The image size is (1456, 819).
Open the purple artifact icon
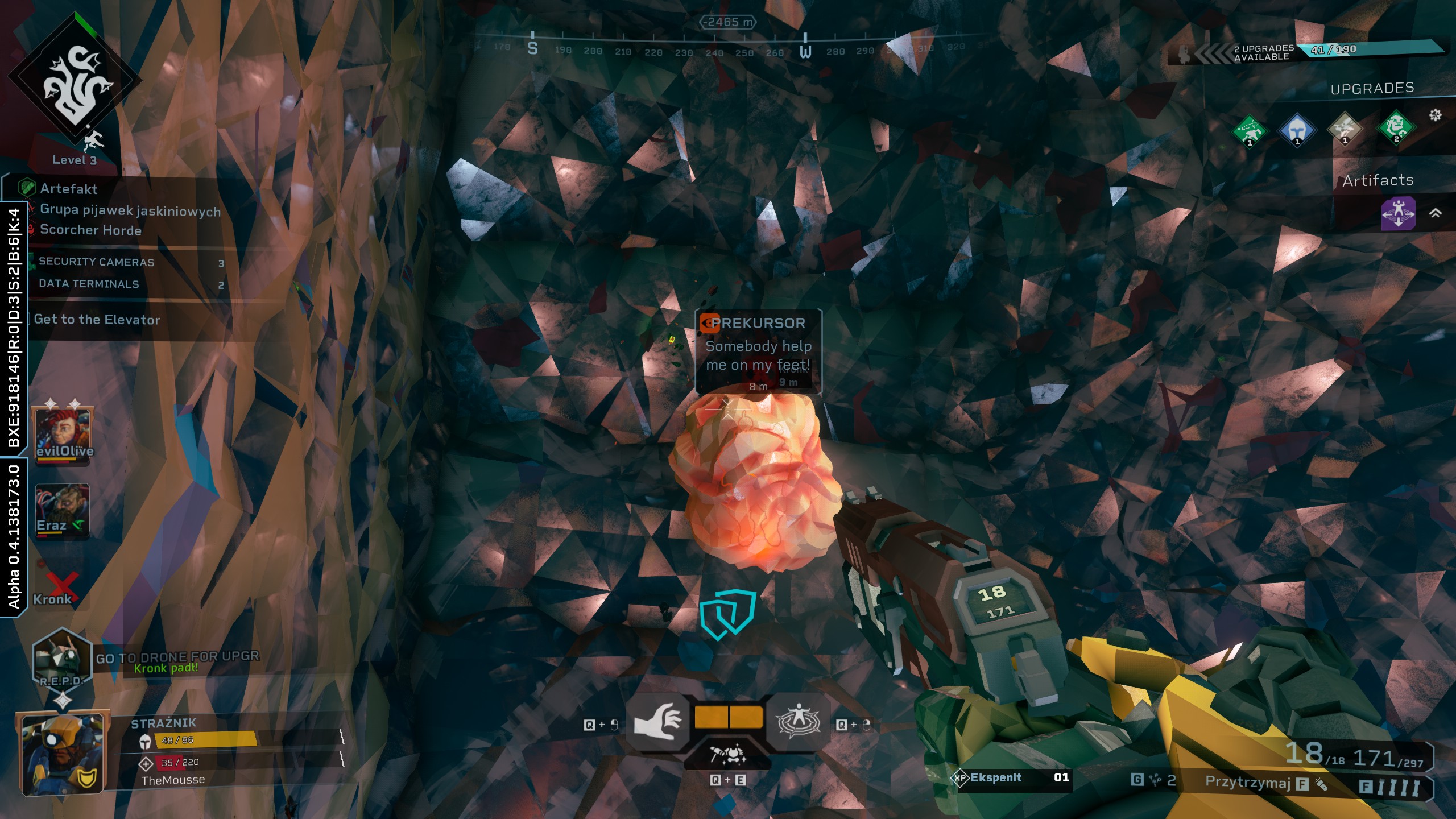(x=1398, y=213)
